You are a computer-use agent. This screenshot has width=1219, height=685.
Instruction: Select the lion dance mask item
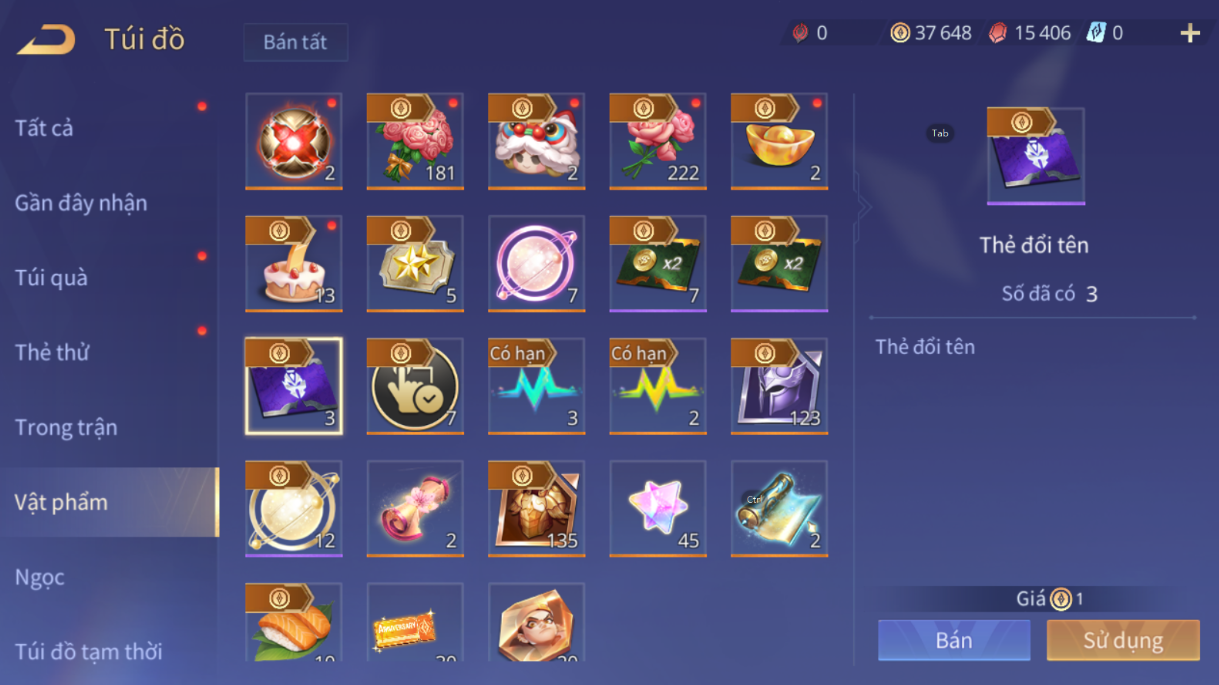pos(536,141)
